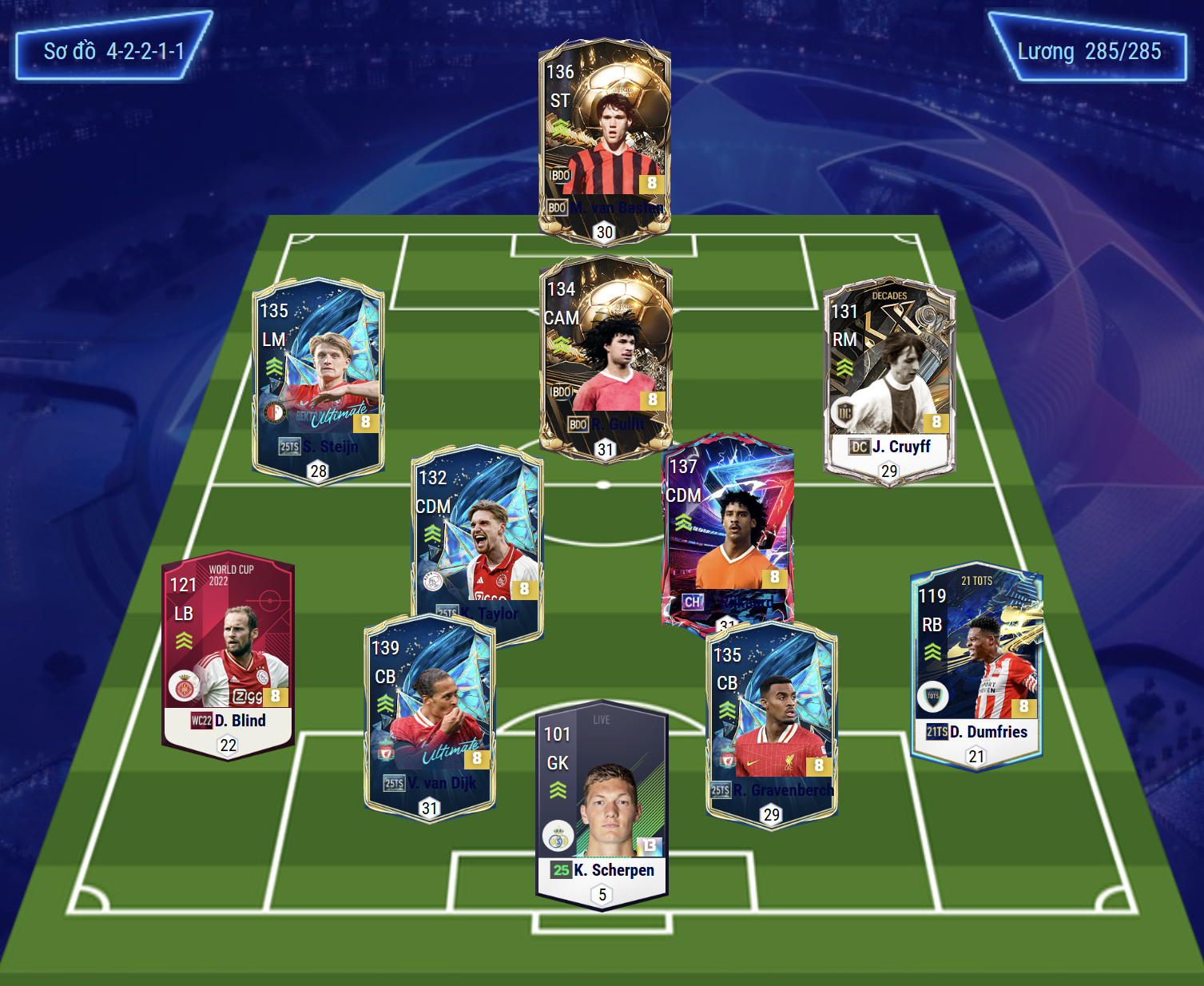Image resolution: width=1204 pixels, height=986 pixels.
Task: Open the Sơ đồ 4-2-2-1-1 formation selector
Action: (x=113, y=51)
